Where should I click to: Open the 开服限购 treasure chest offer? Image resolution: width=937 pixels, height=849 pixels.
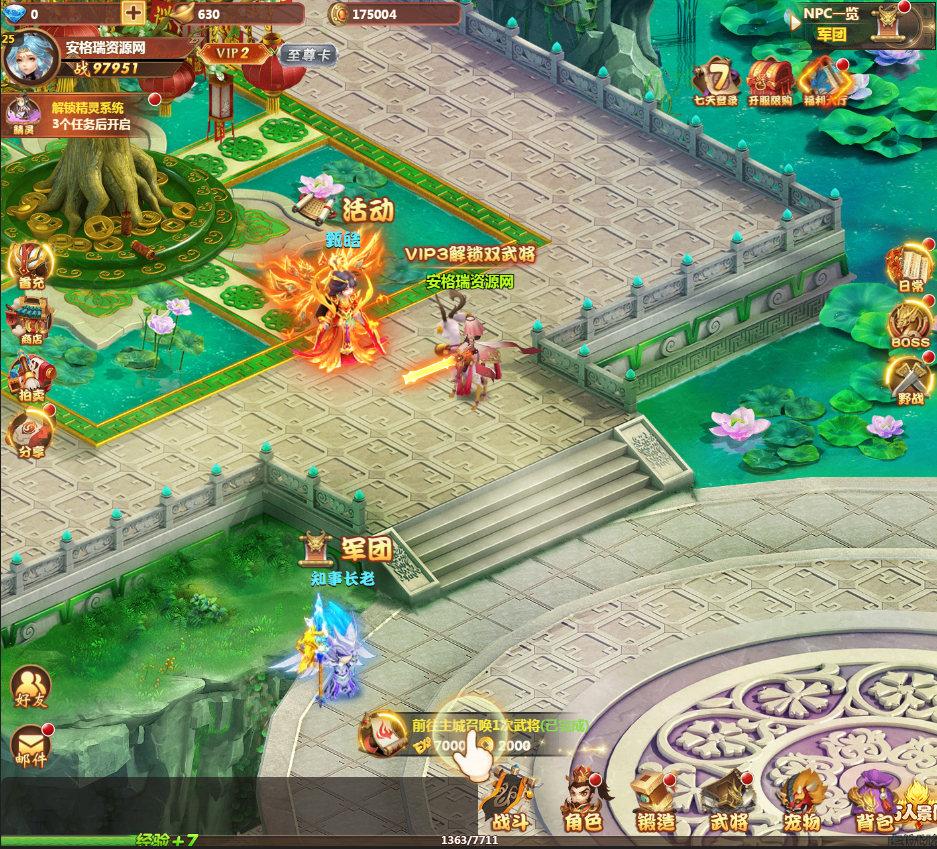[769, 80]
